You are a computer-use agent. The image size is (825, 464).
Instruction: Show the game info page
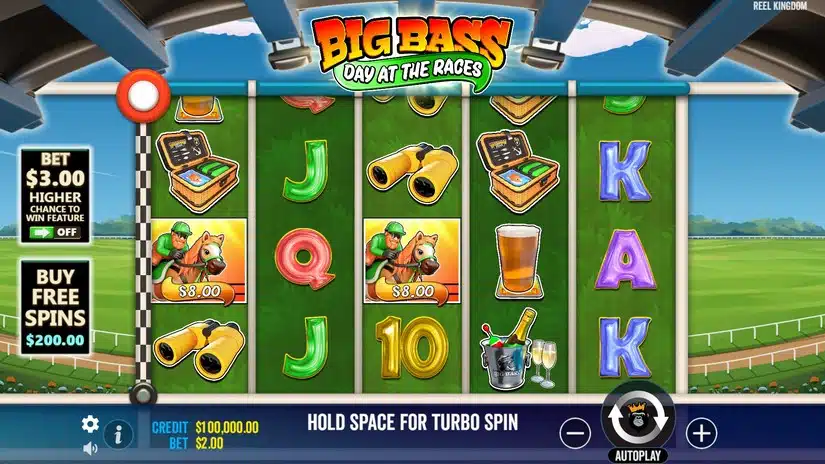click(x=118, y=434)
